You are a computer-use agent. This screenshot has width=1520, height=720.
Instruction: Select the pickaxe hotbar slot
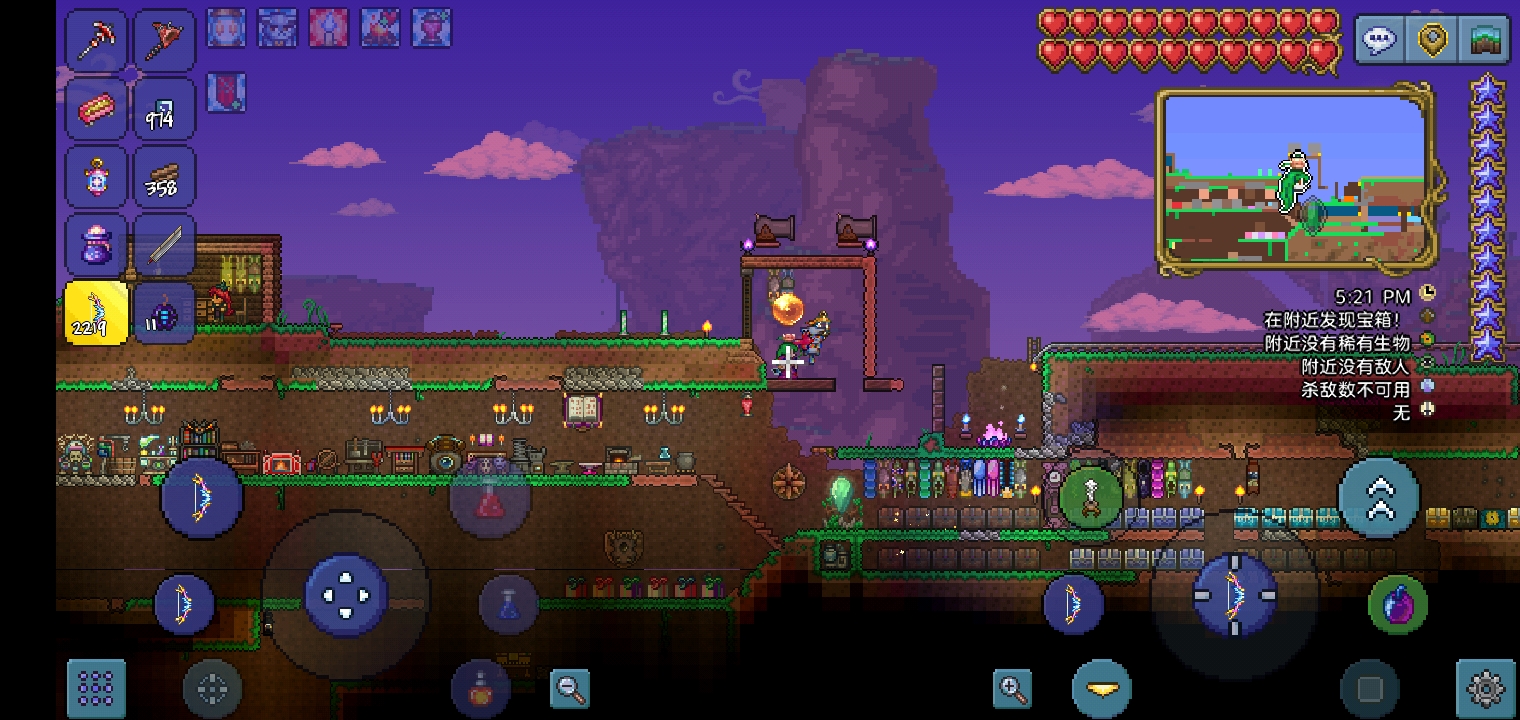click(97, 40)
